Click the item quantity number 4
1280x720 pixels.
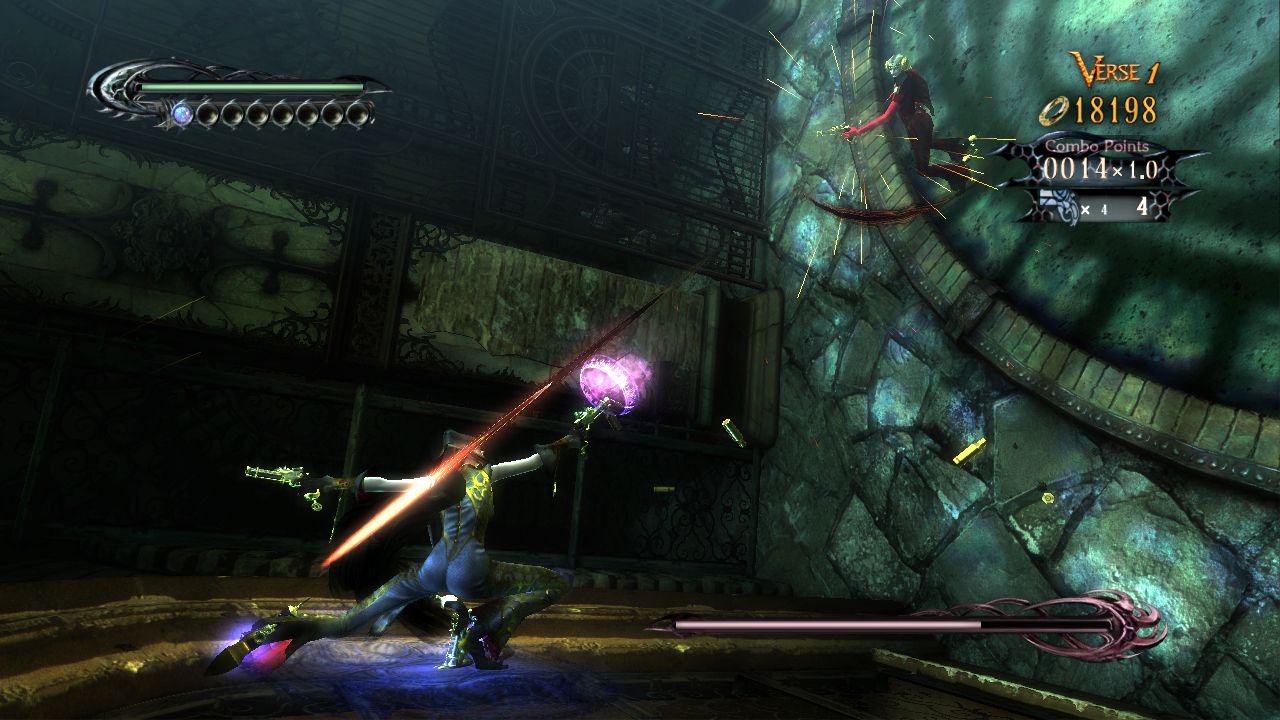[1142, 207]
